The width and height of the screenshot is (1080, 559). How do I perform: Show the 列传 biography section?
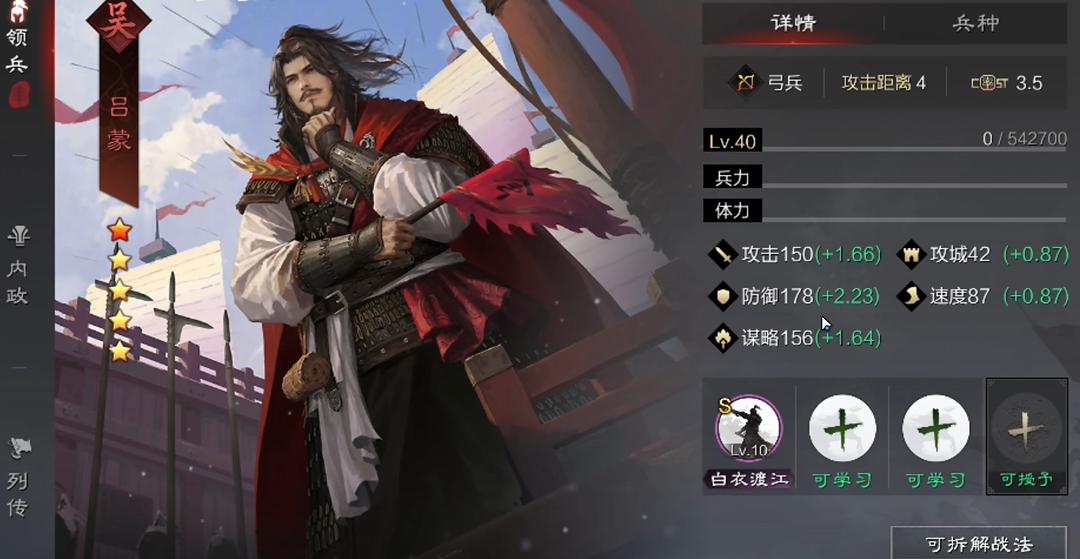(18, 478)
